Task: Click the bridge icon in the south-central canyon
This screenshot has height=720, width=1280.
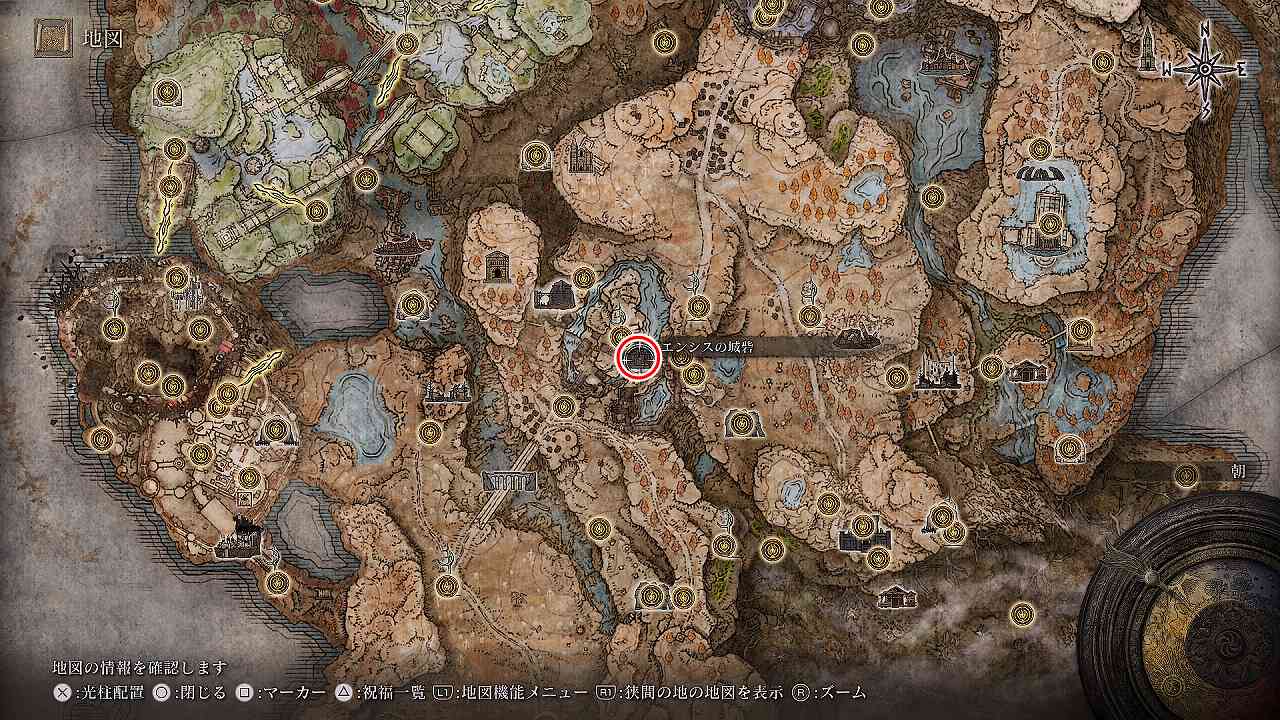Action: pyautogui.click(x=512, y=482)
